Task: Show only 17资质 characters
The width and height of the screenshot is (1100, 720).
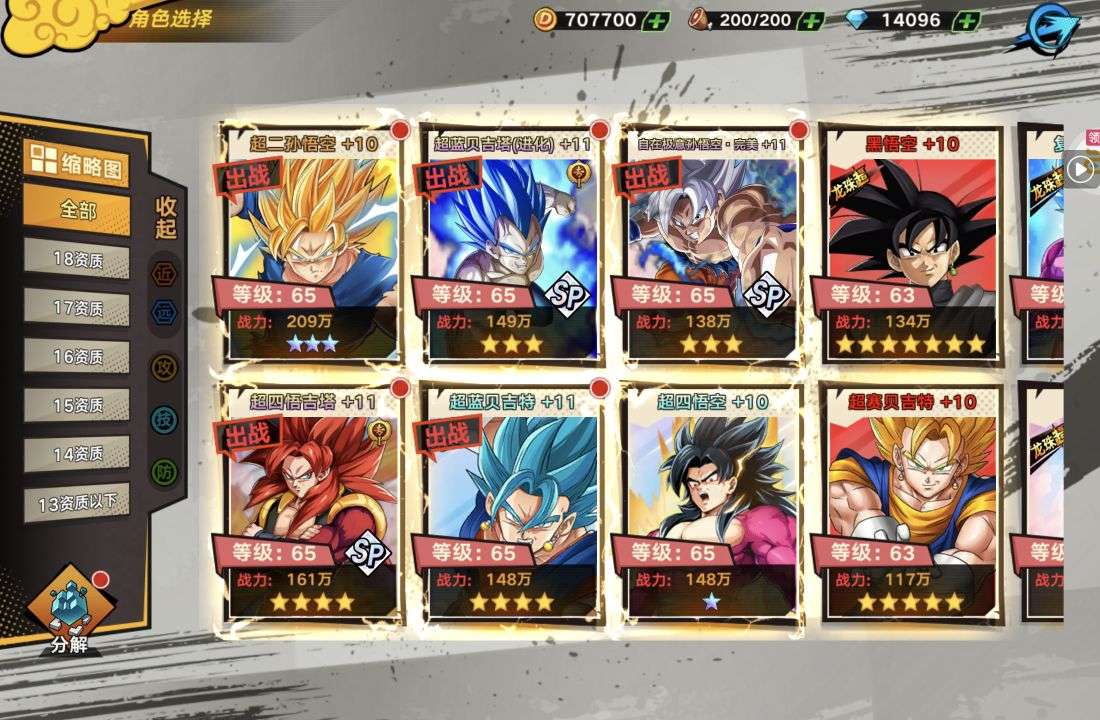Action: (77, 308)
